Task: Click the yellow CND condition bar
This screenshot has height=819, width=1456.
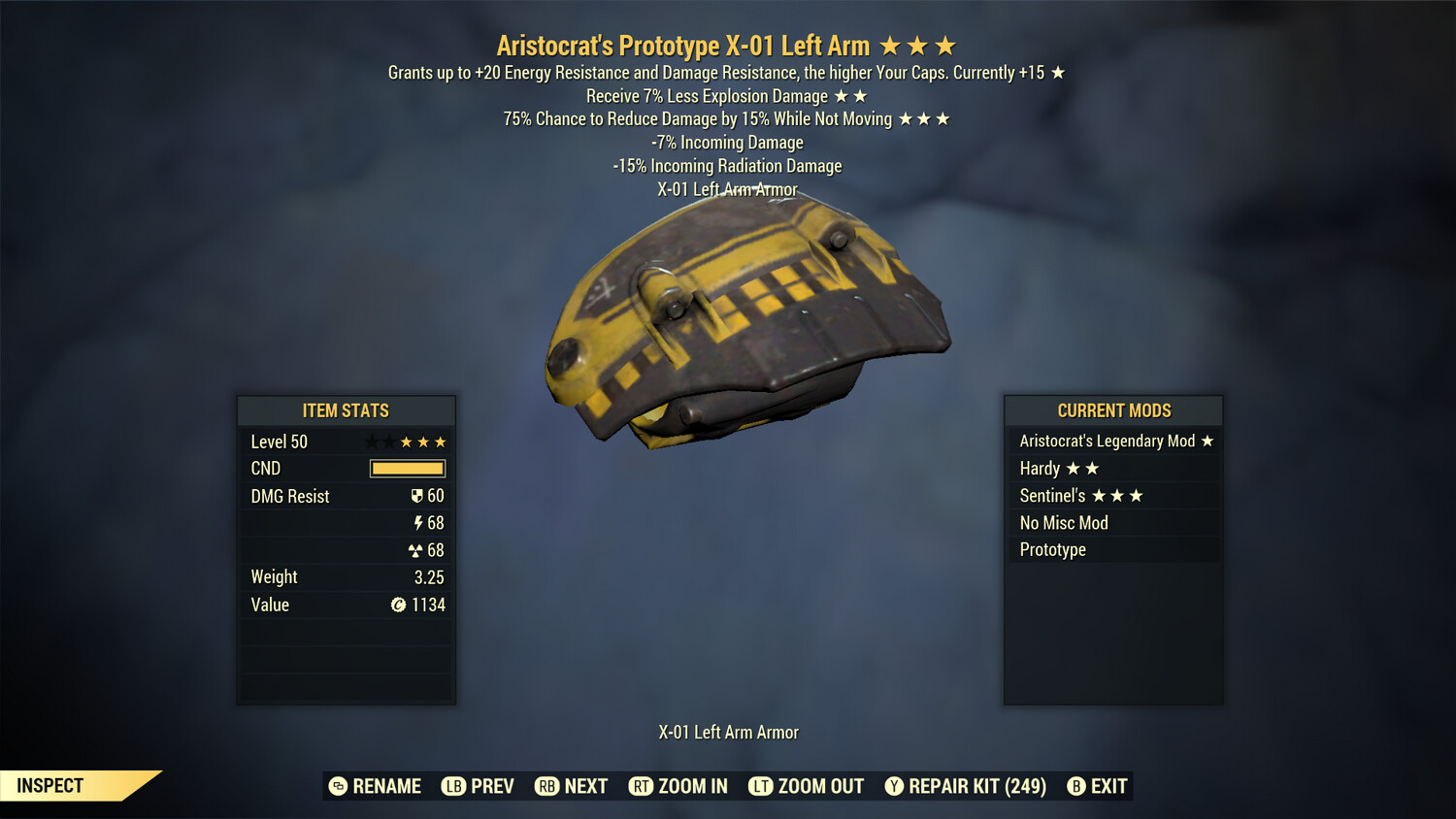Action: coord(407,469)
